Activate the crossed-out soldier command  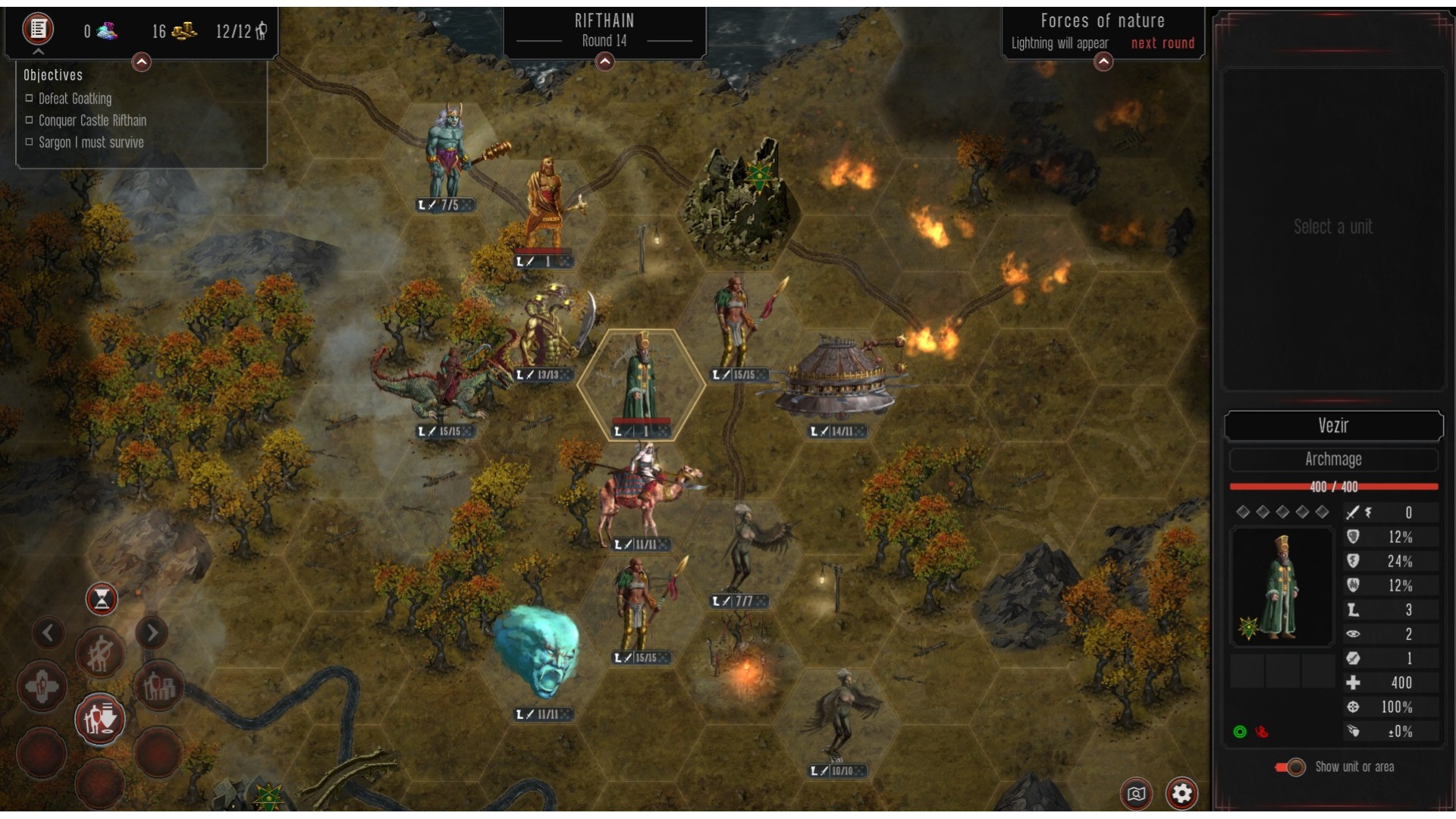coord(99,653)
